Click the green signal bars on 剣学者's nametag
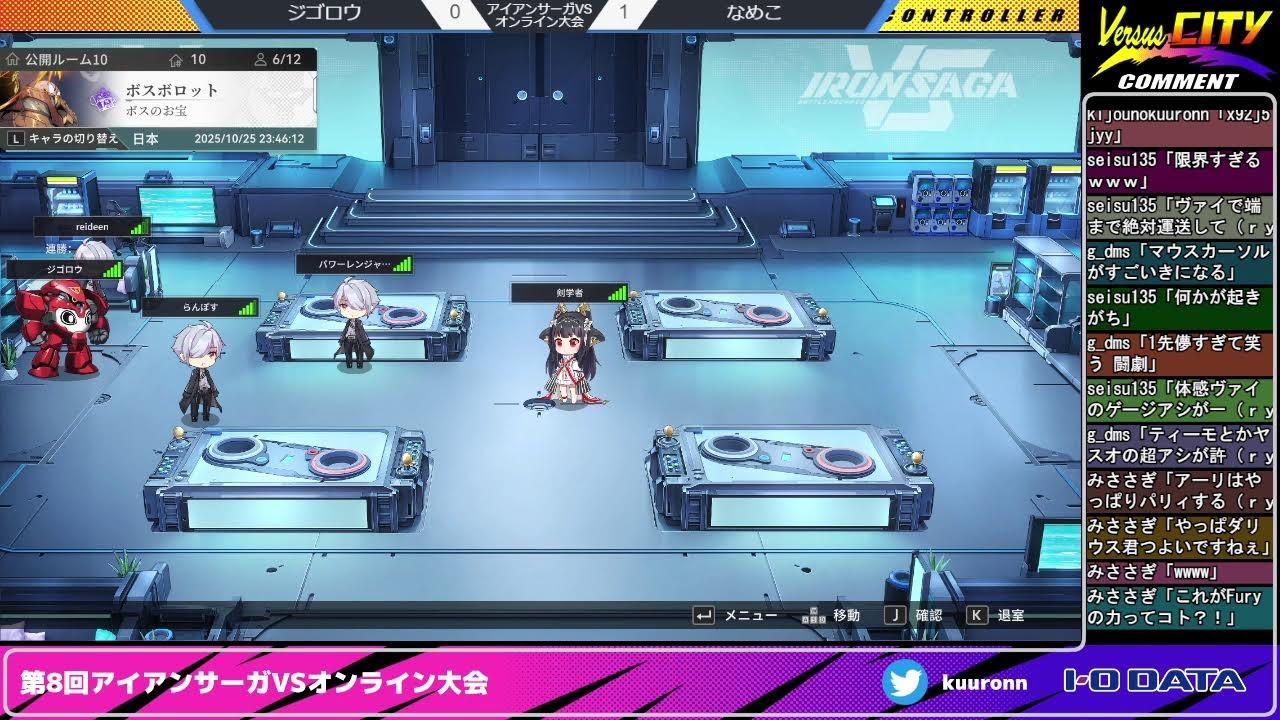Viewport: 1280px width, 720px height. click(618, 293)
